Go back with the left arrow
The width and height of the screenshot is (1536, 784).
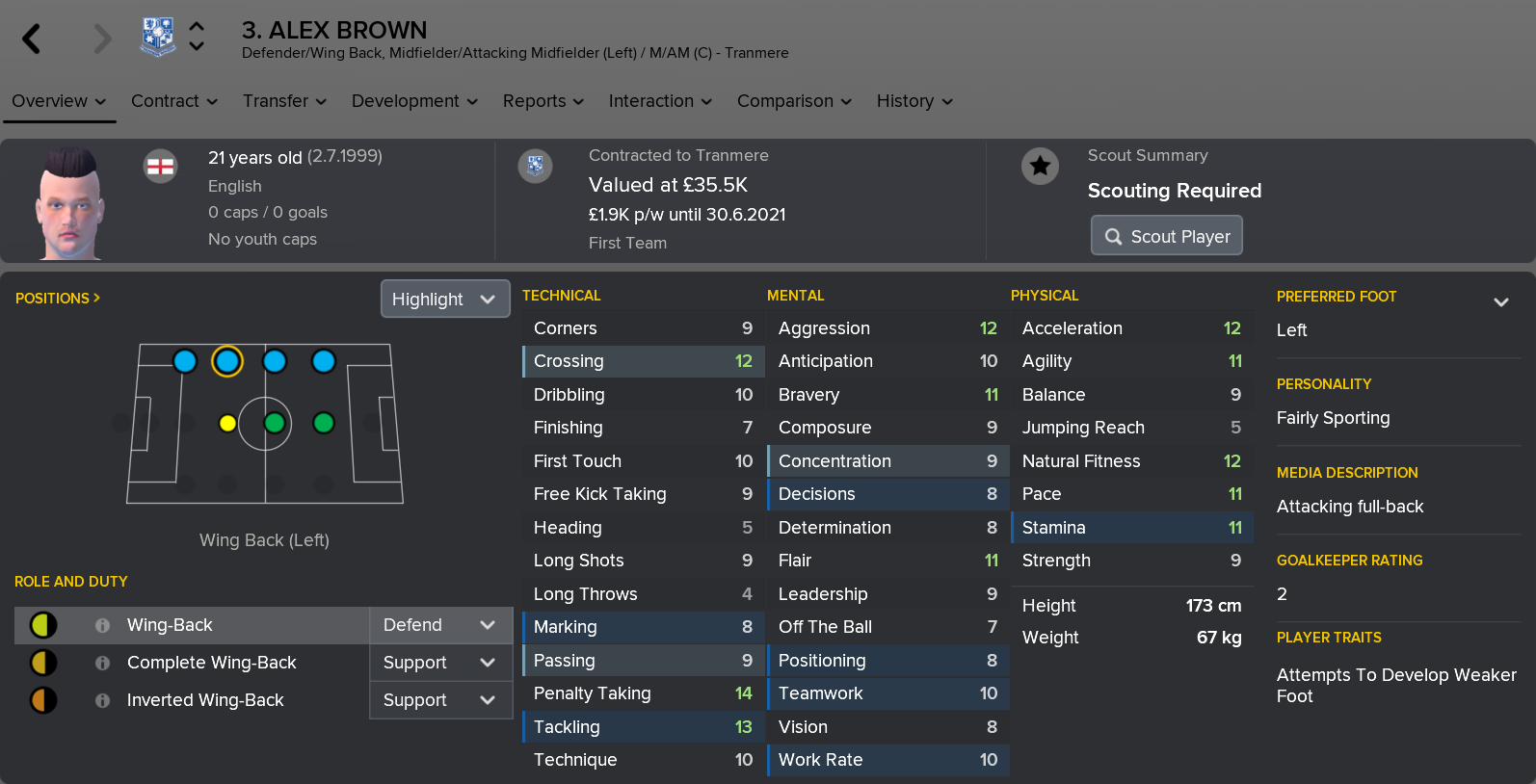32,39
